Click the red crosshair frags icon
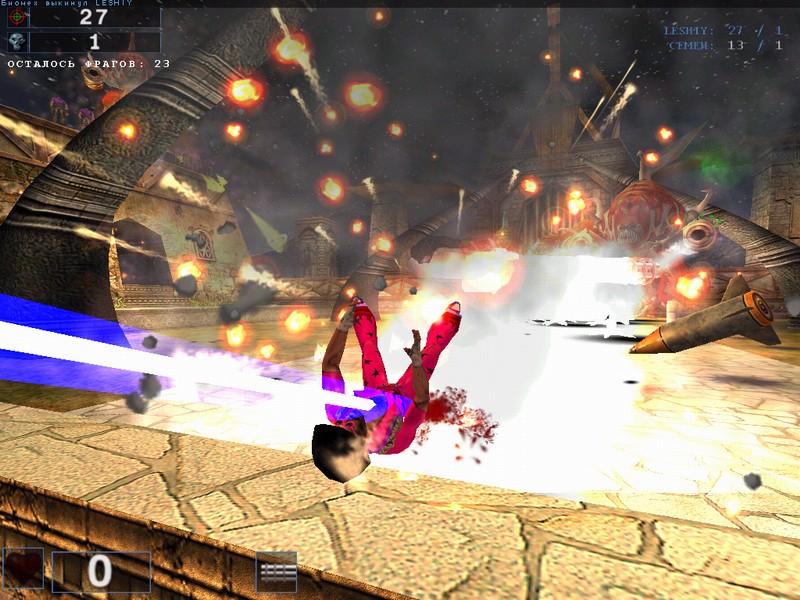Image resolution: width=800 pixels, height=600 pixels. point(16,17)
